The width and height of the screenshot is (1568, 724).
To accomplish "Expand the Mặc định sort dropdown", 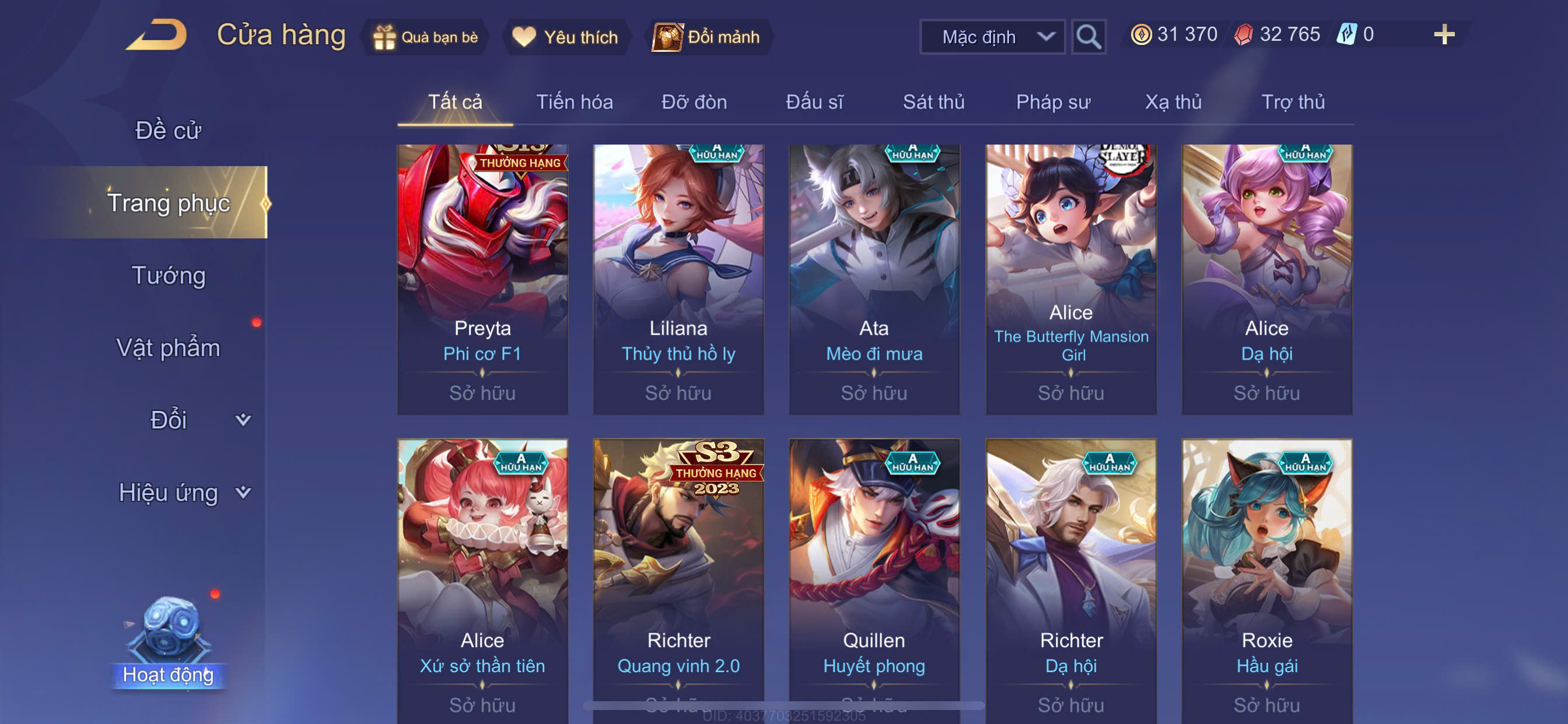I will (992, 37).
